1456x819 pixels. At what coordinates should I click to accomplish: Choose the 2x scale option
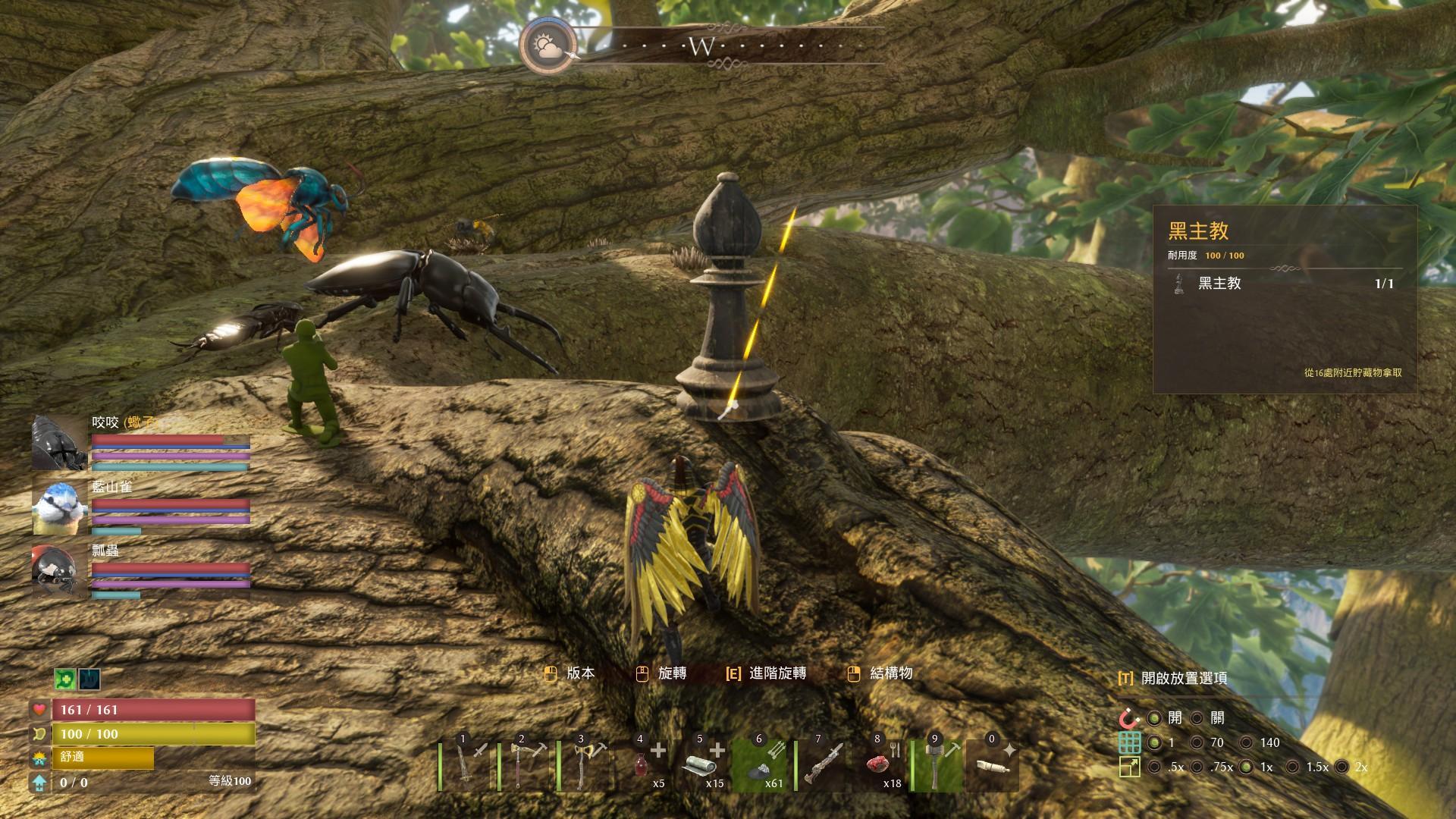(x=1341, y=767)
